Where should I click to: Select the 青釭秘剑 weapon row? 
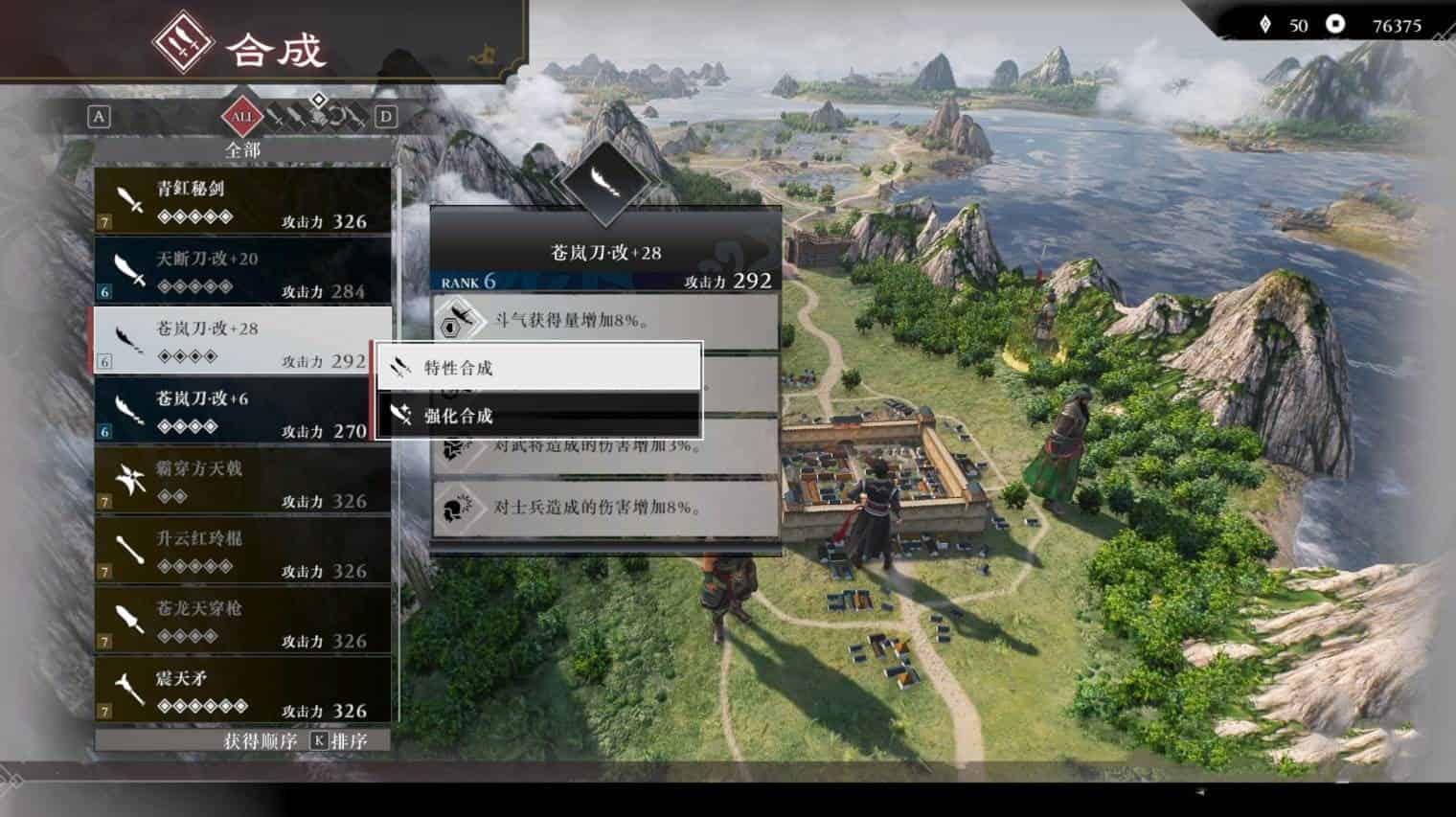[x=242, y=200]
